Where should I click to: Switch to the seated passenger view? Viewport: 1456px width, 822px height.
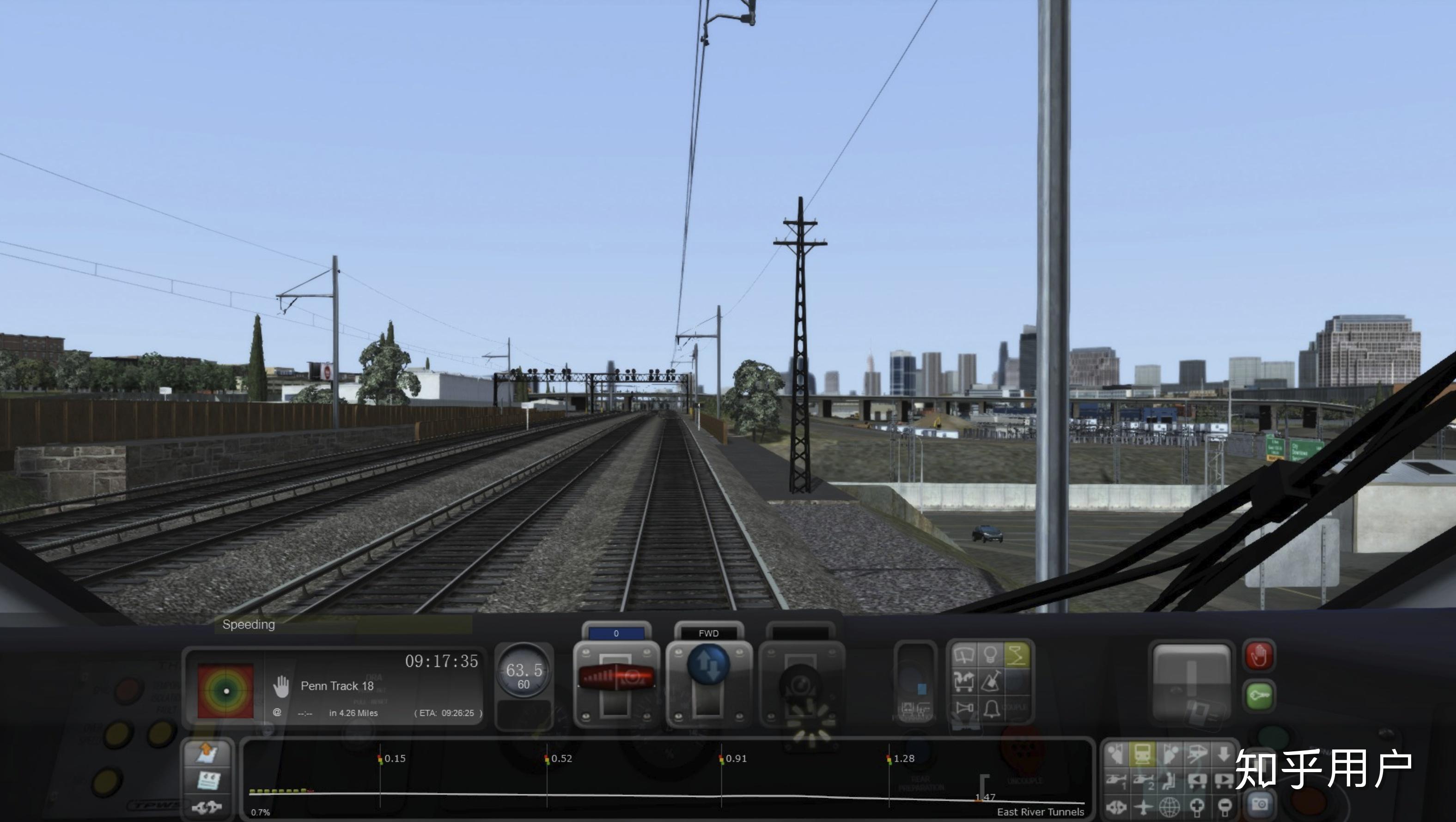(1170, 781)
